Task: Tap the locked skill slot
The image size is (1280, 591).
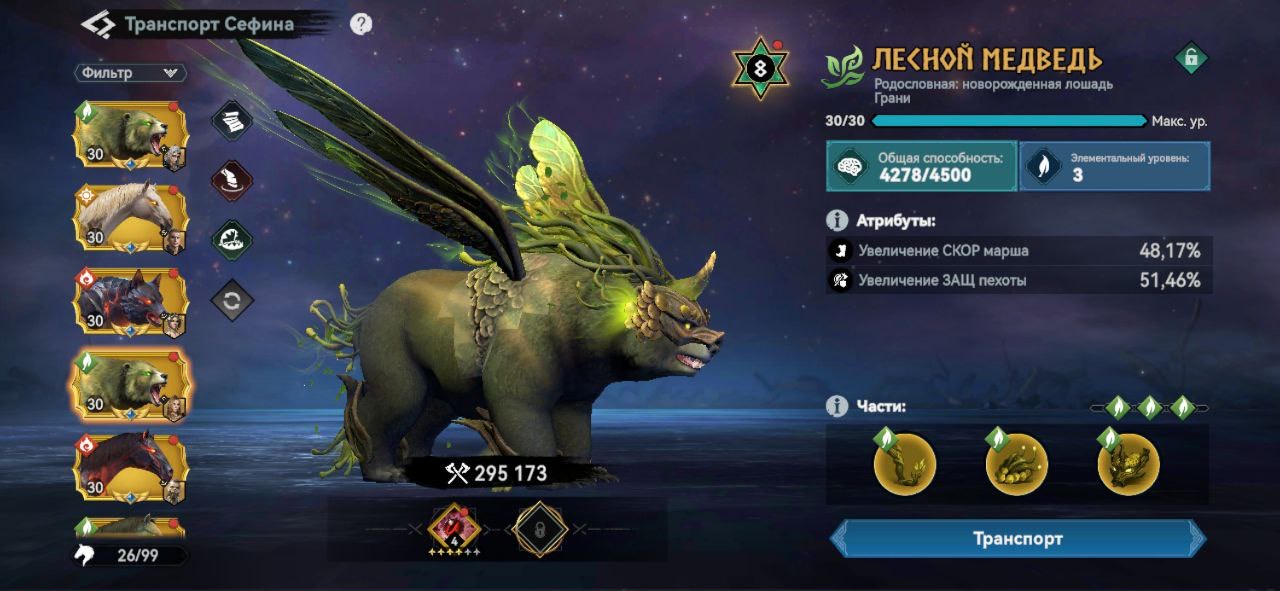Action: (540, 529)
